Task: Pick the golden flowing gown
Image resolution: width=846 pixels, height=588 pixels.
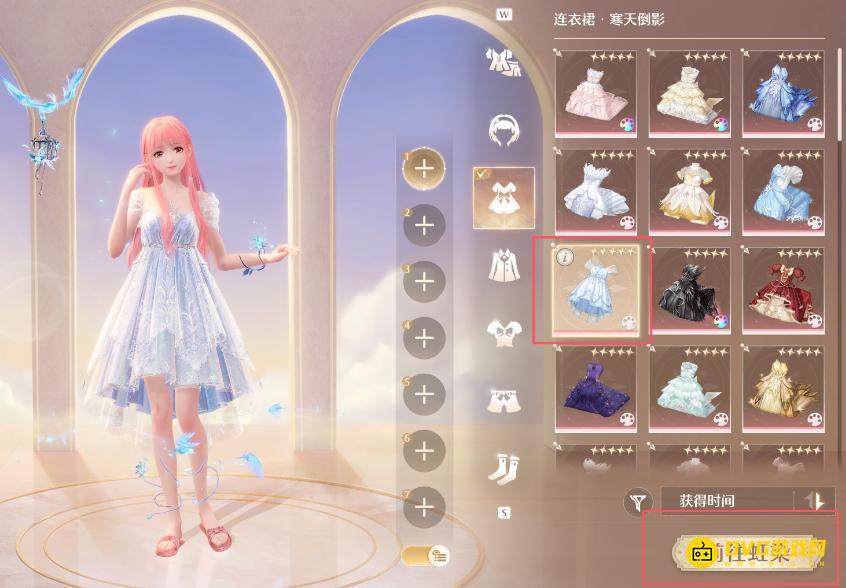Action: tap(783, 387)
